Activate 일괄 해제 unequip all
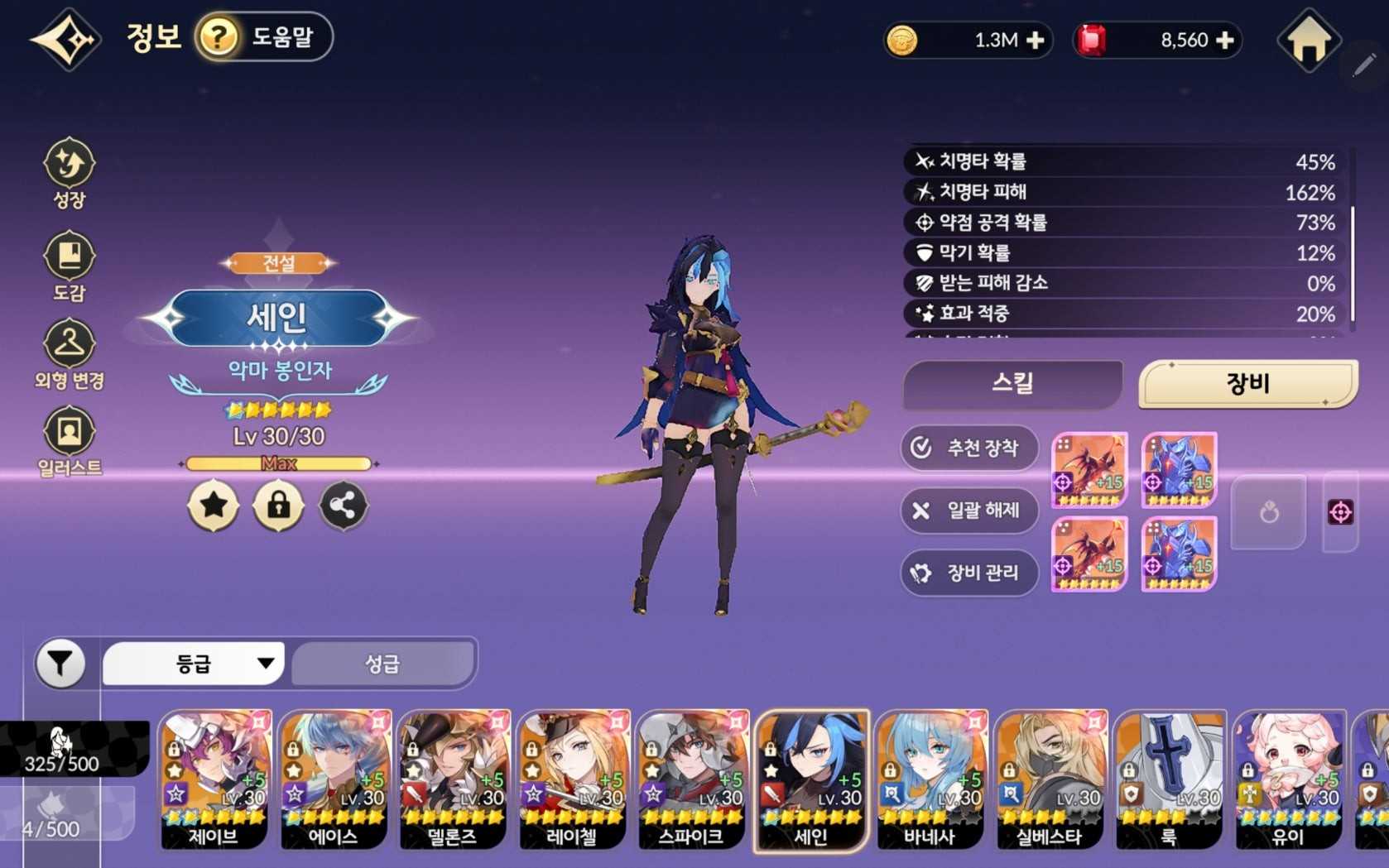This screenshot has width=1389, height=868. click(968, 510)
